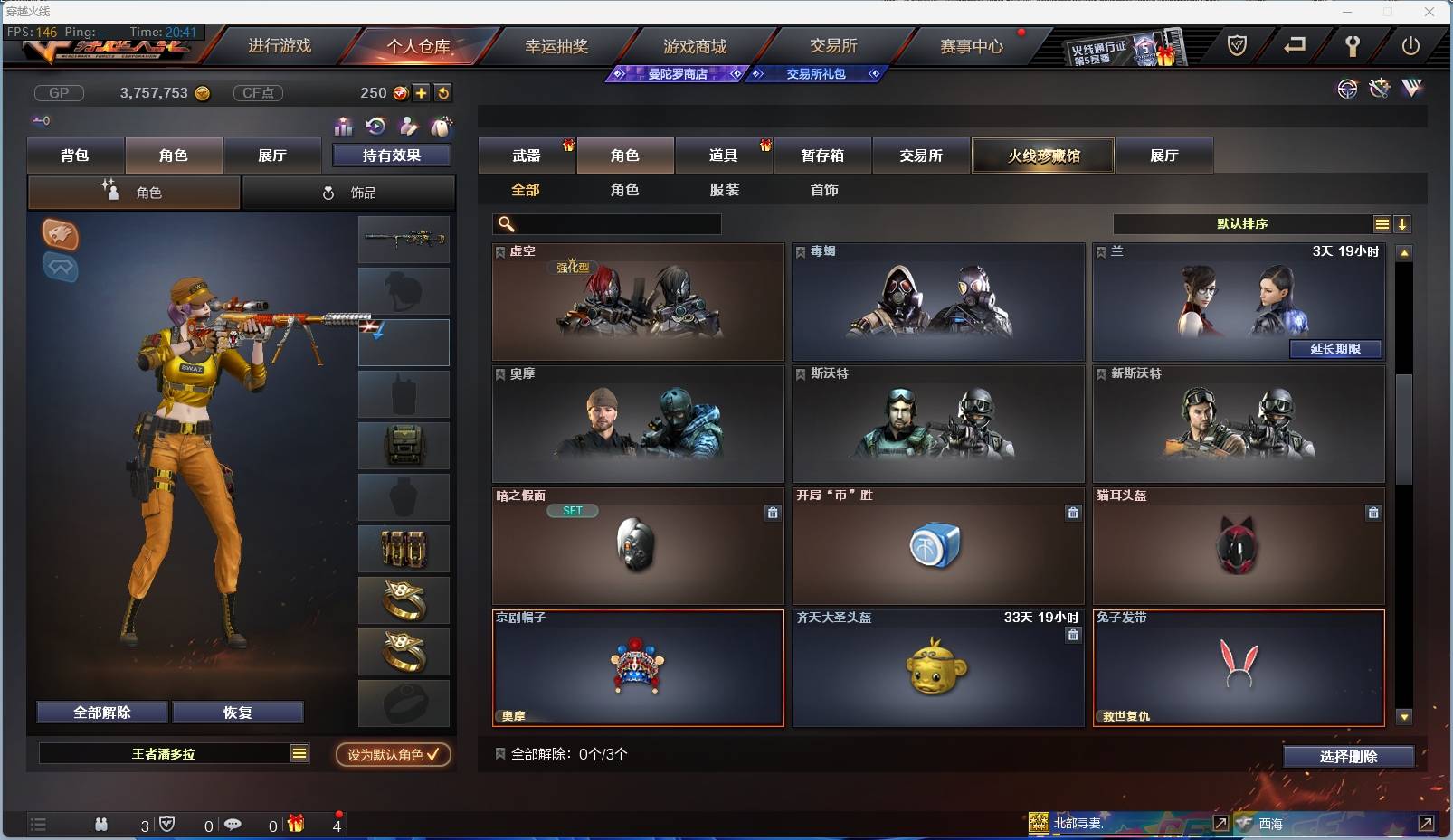Toggle the bookmark flag on the 虚空 item

point(499,252)
